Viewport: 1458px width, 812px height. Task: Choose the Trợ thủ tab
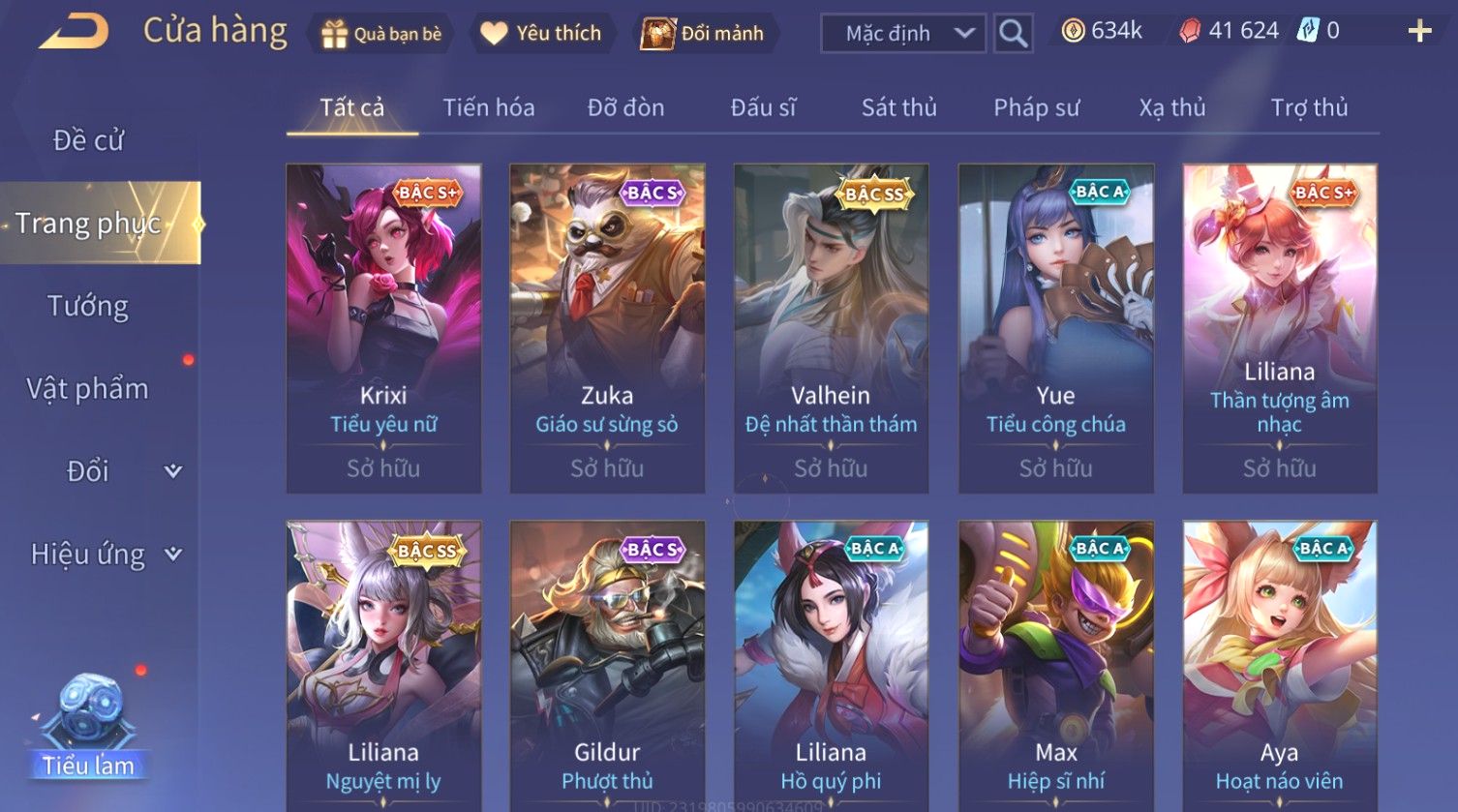[x=1309, y=107]
